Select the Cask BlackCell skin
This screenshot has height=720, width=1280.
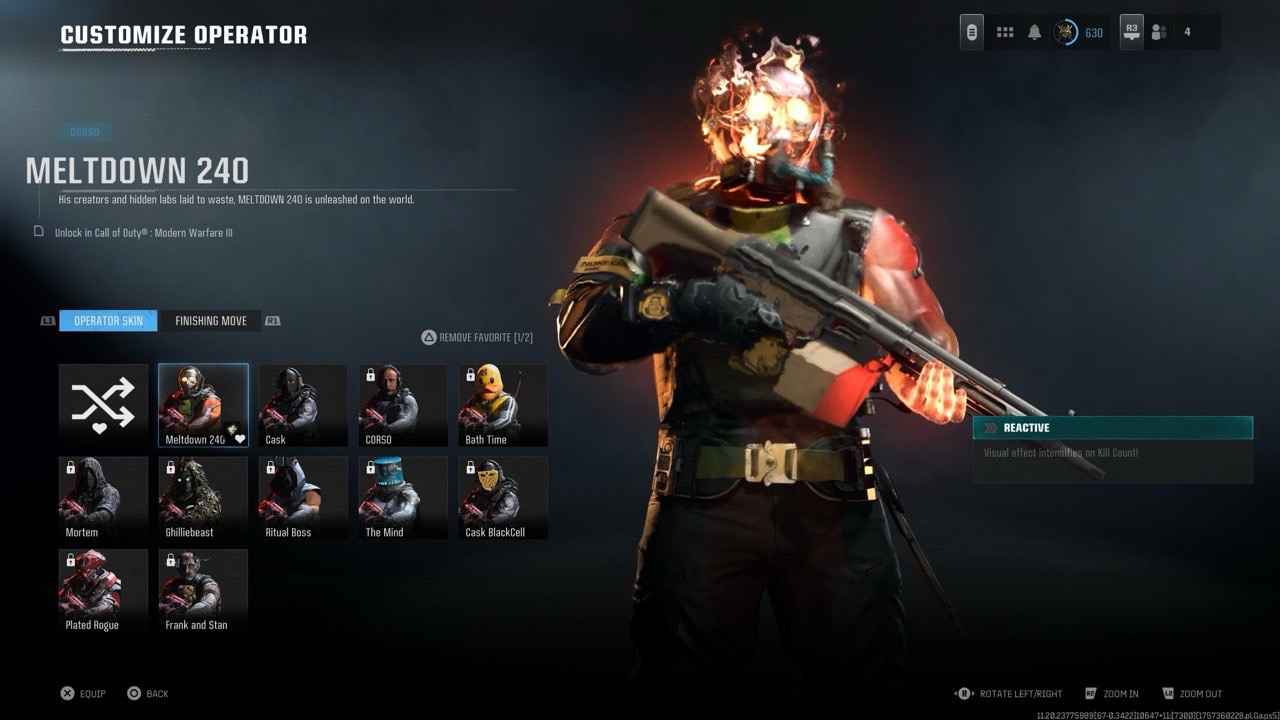point(503,498)
